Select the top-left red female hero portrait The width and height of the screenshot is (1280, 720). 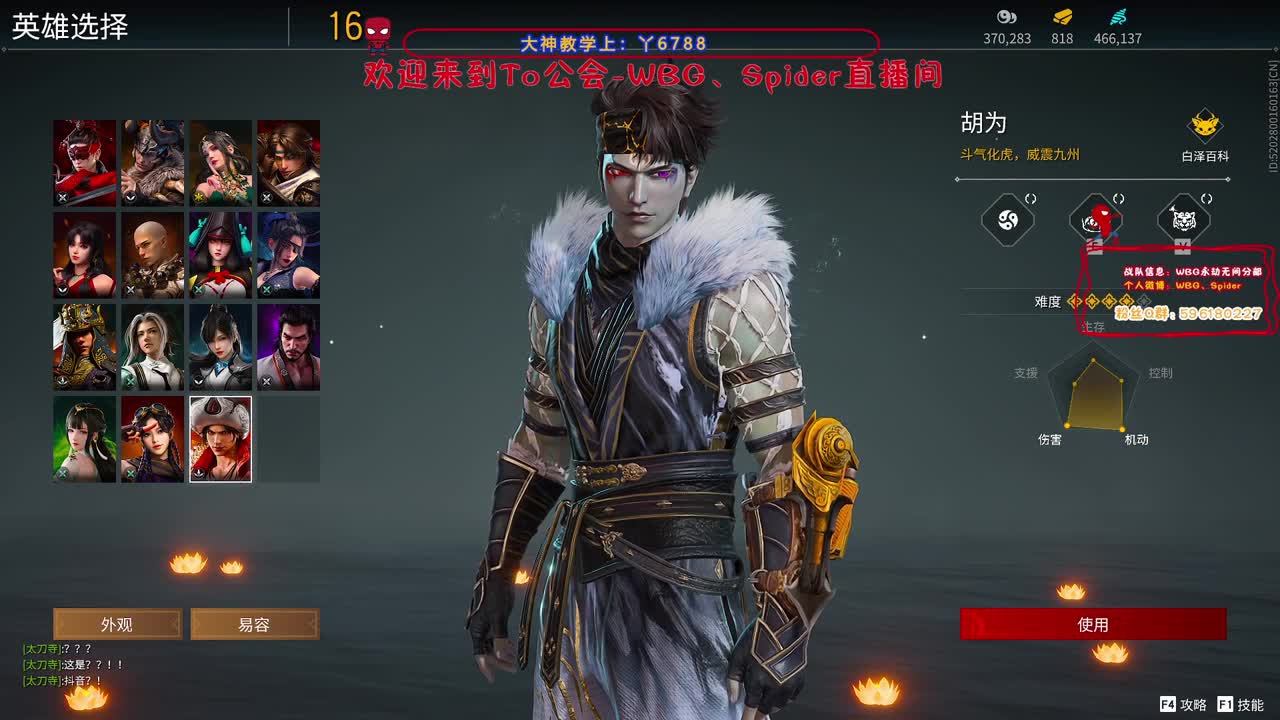point(85,161)
